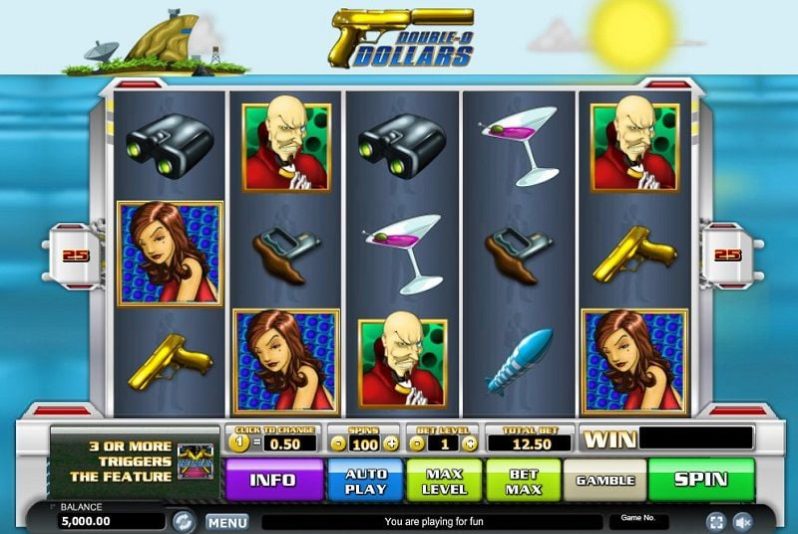Mute the game sound
798x534 pixels.
coord(743,522)
